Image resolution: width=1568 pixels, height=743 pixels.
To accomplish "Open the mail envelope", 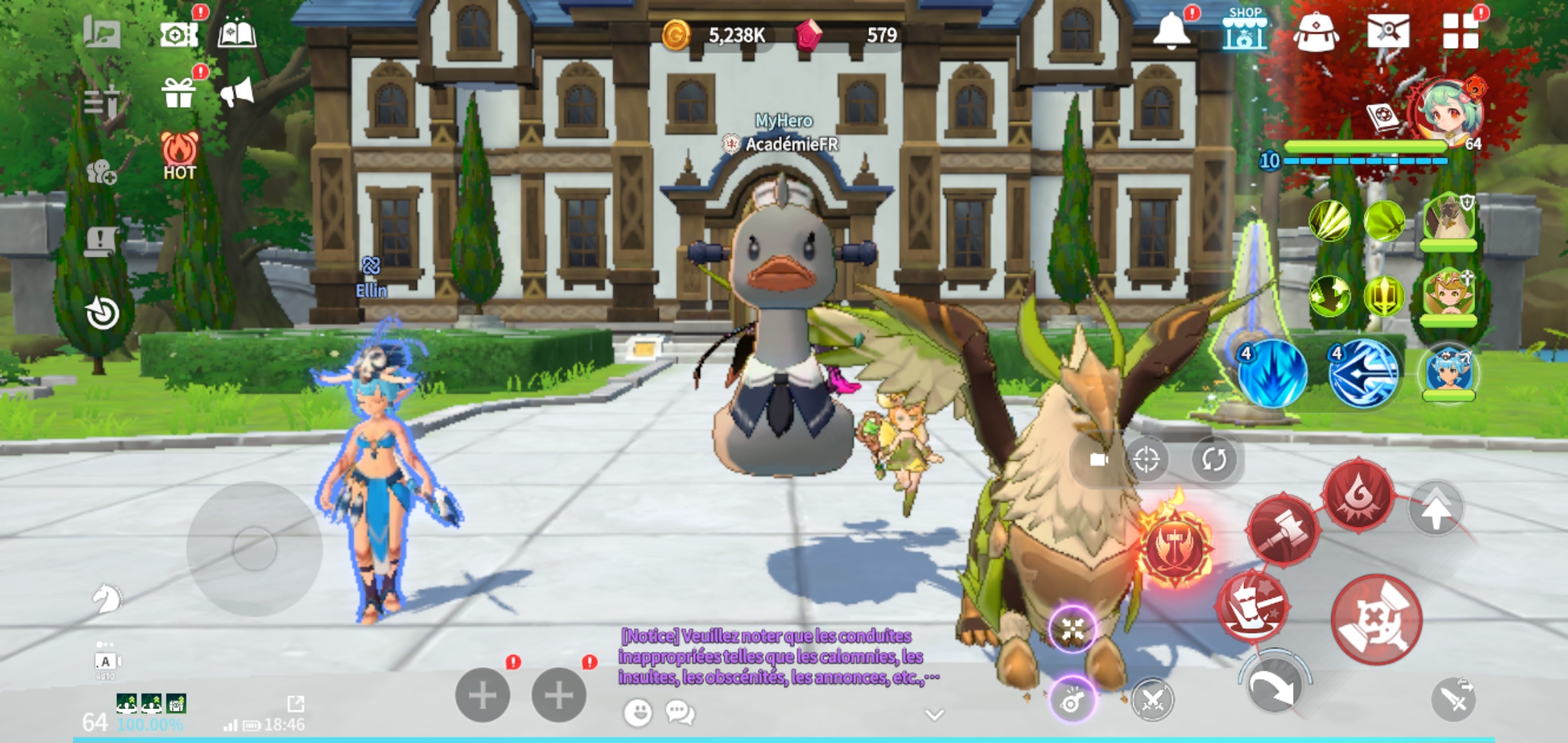I will pos(1388,31).
